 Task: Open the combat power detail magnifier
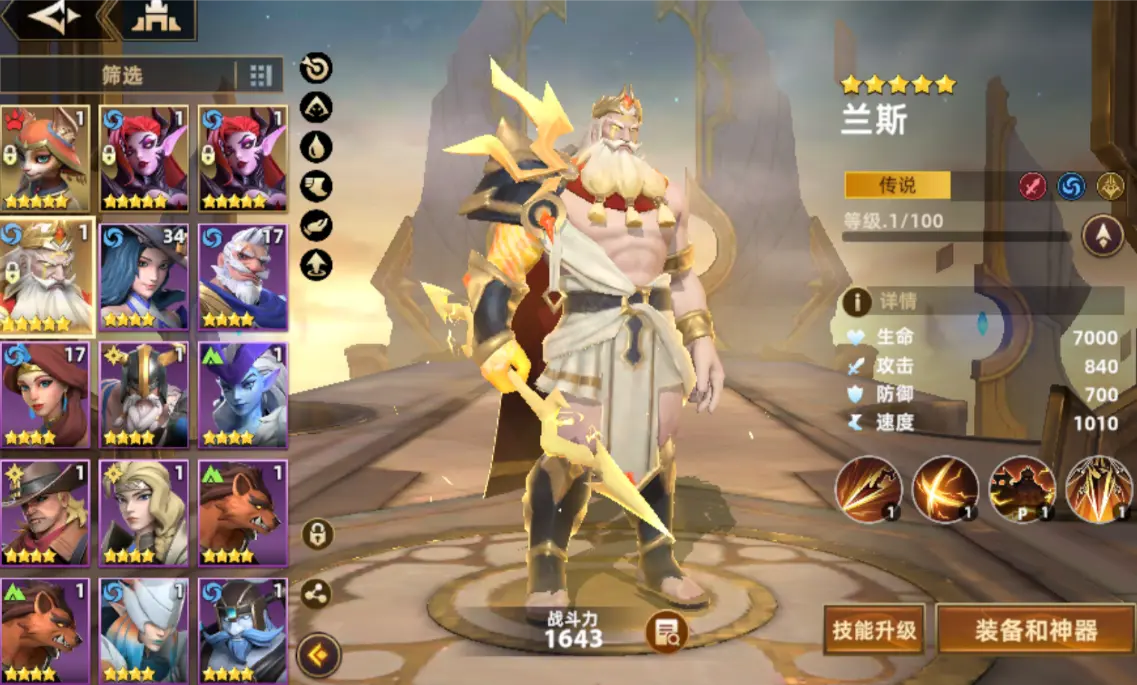(x=666, y=631)
